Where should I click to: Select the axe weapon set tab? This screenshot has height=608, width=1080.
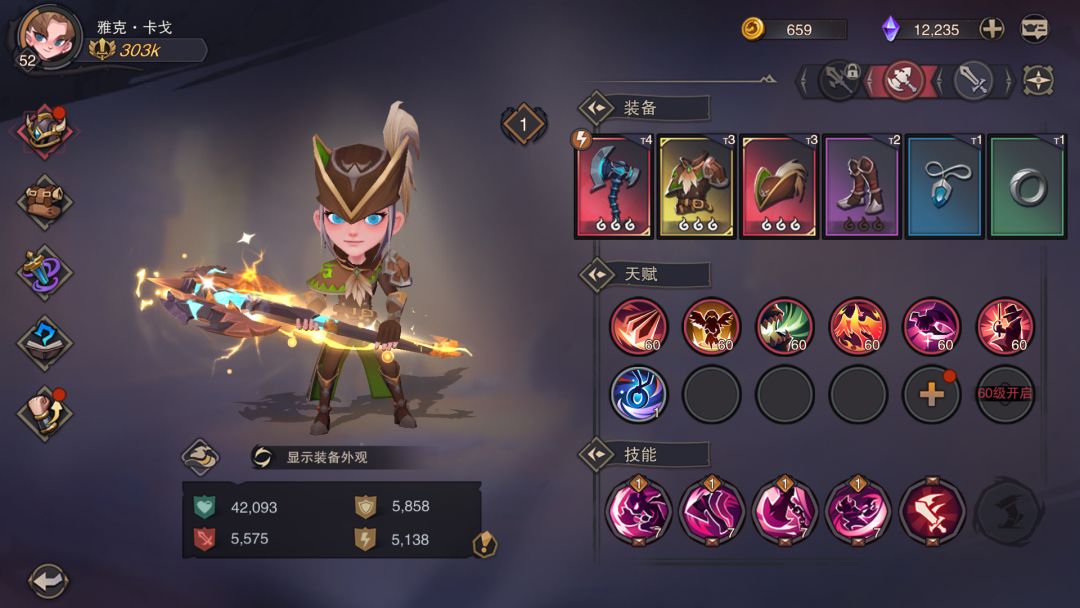click(903, 80)
